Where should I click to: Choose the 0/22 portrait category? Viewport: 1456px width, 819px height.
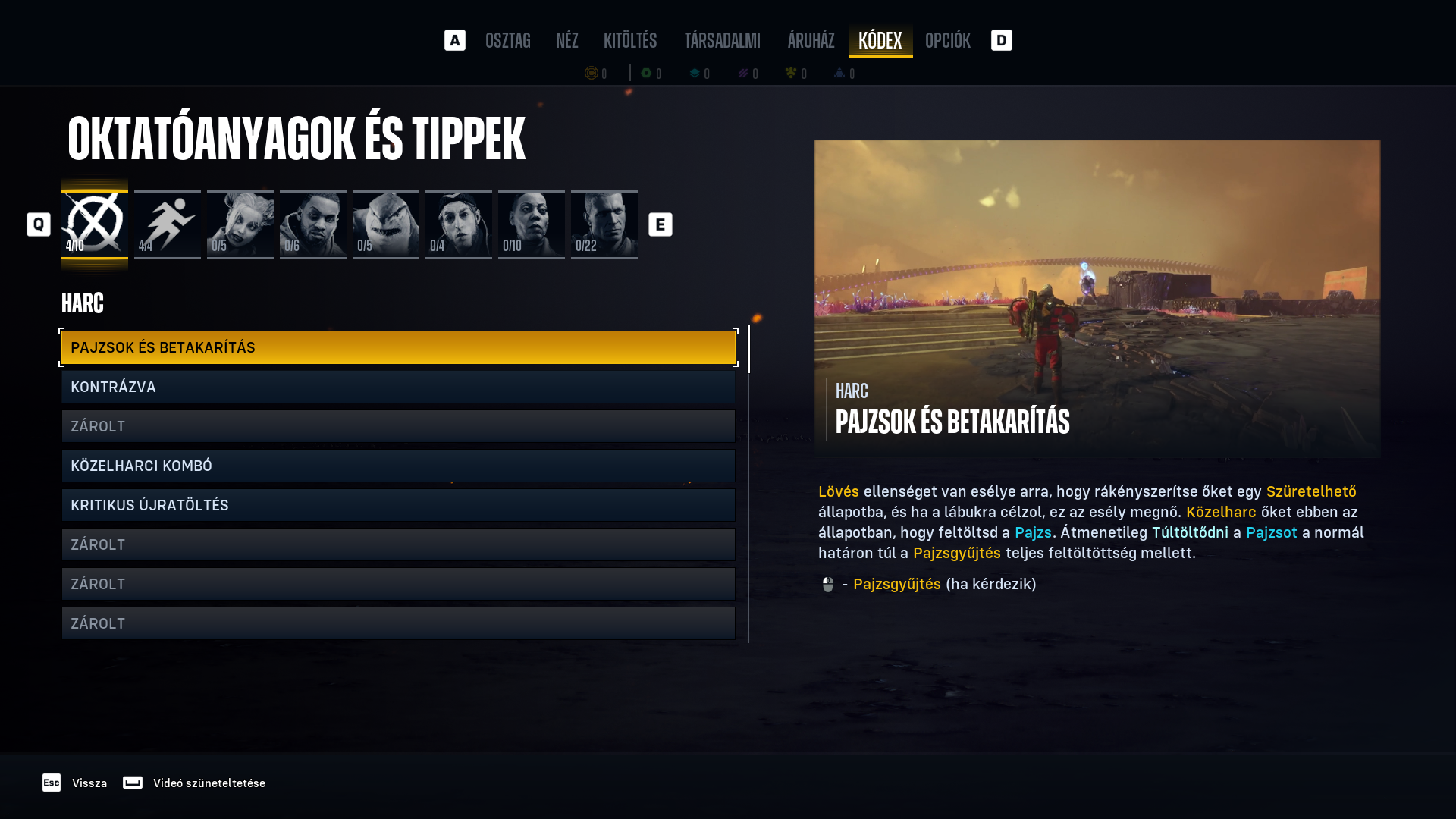click(604, 224)
